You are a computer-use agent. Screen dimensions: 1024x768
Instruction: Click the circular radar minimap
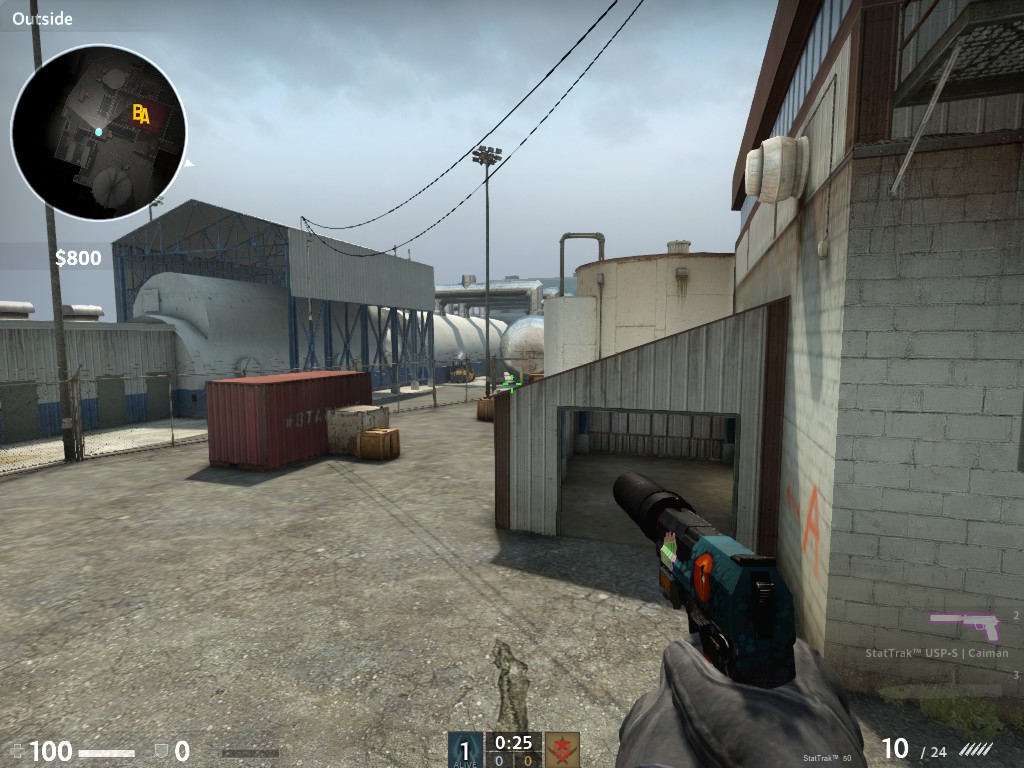tap(99, 132)
